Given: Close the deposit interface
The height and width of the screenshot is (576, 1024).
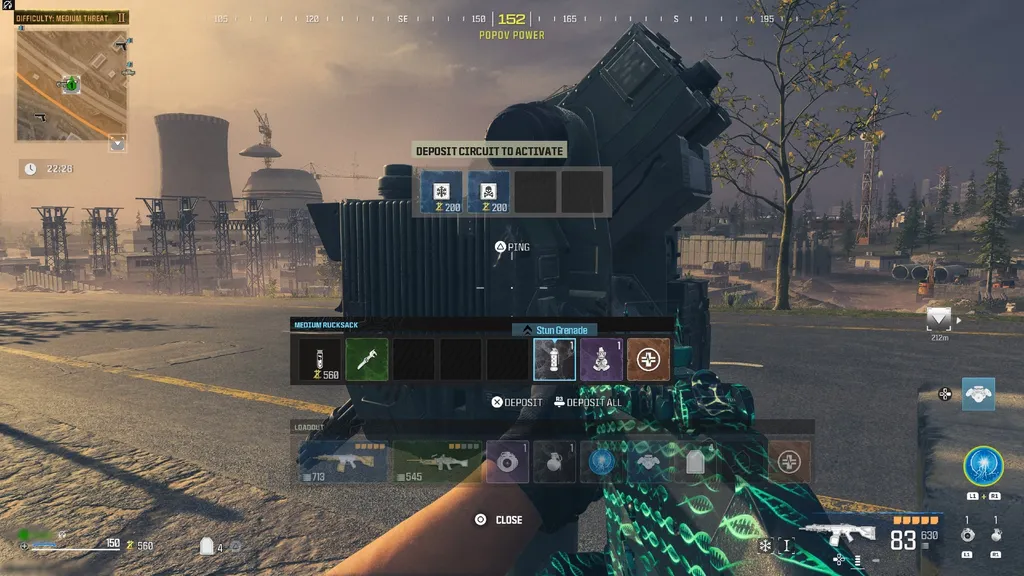Looking at the screenshot, I should [x=498, y=520].
